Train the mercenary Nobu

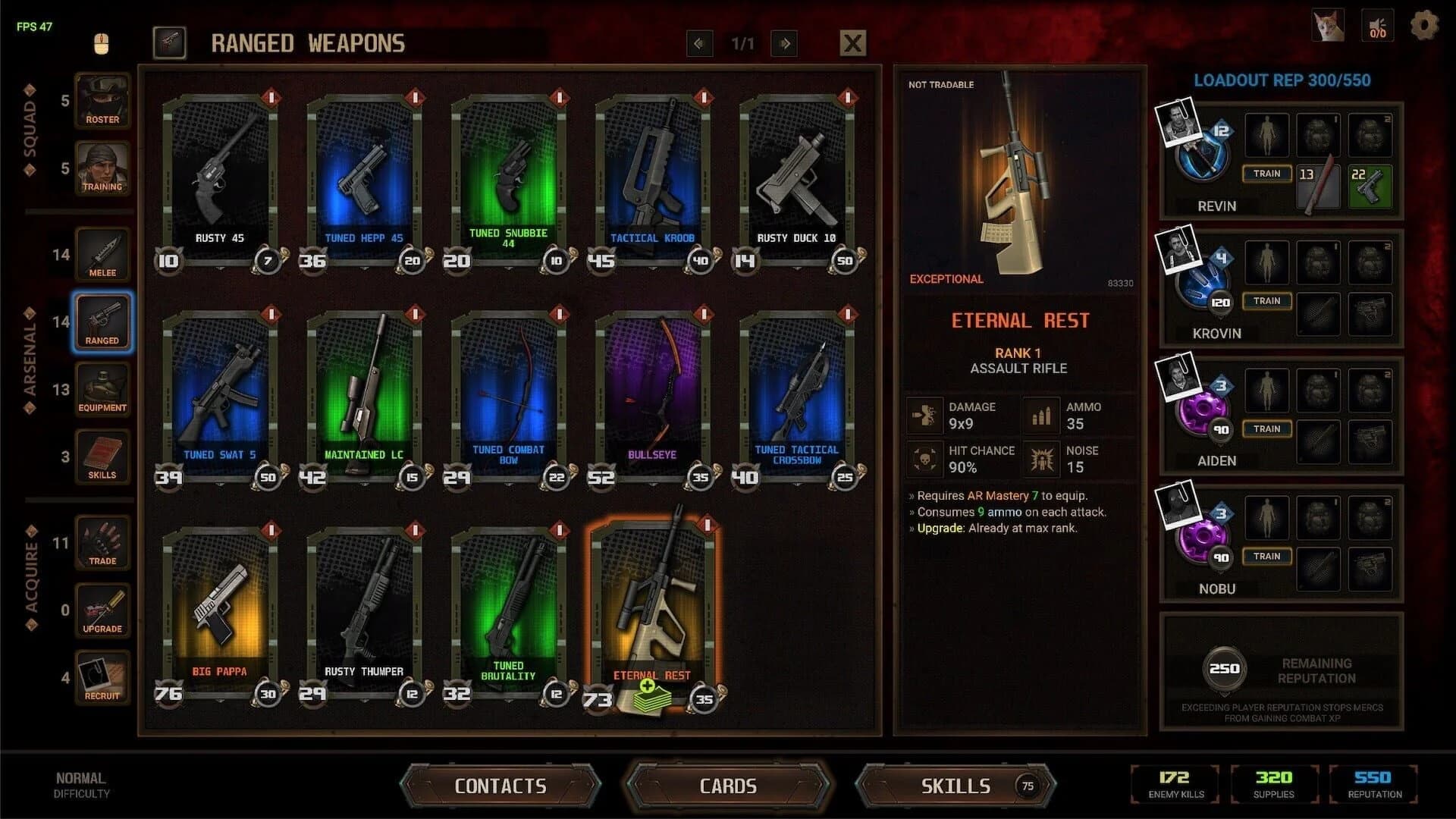tap(1266, 556)
